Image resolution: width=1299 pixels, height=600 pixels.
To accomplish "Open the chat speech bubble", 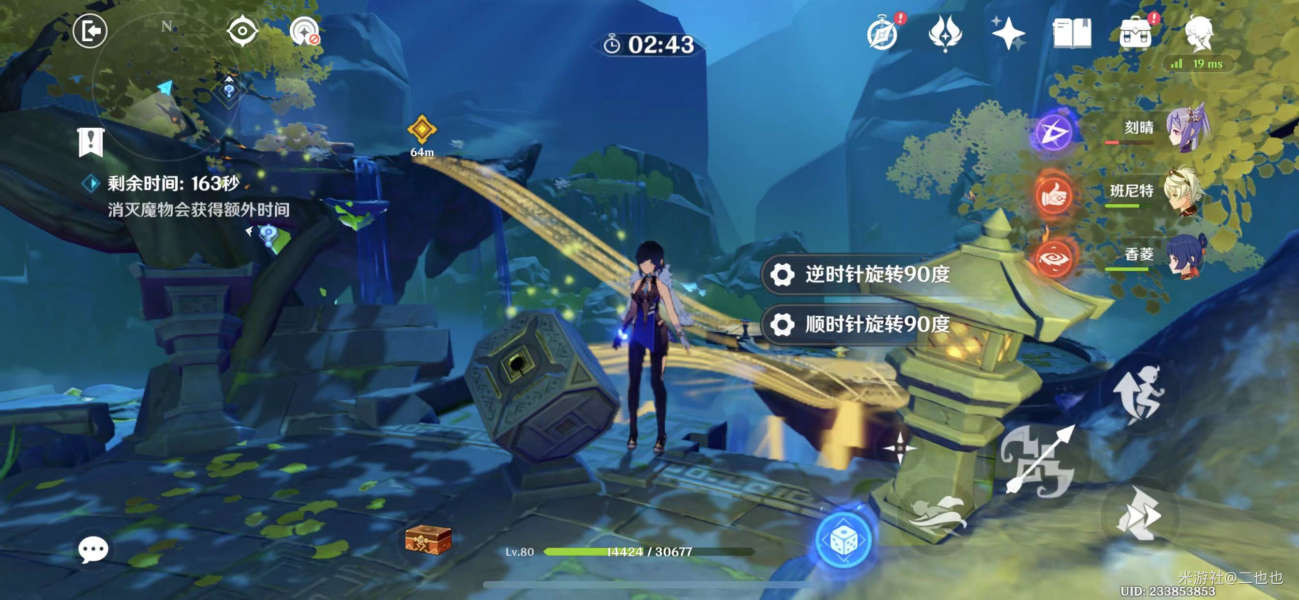I will click(x=94, y=548).
